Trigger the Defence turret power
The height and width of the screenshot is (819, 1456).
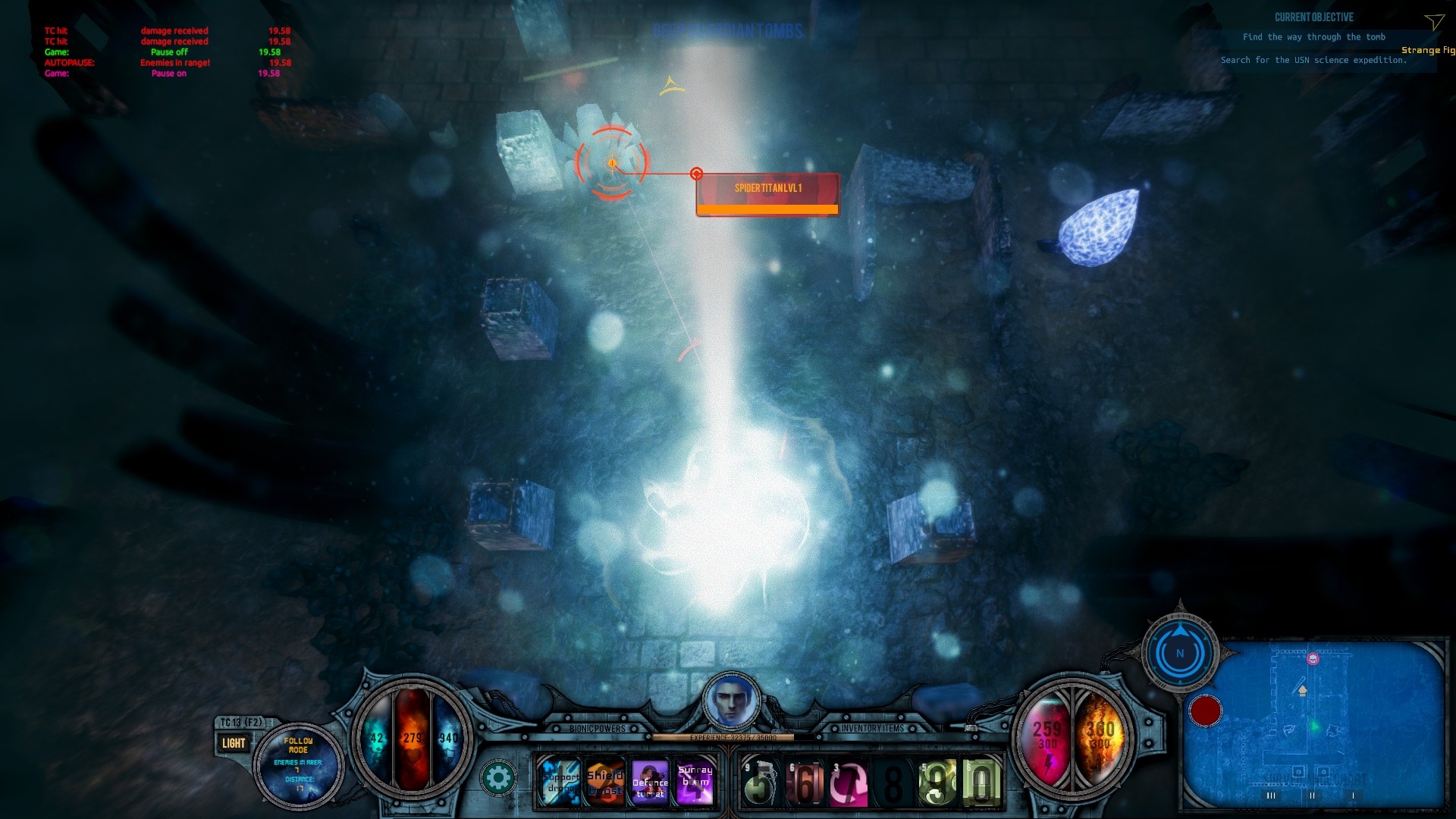coord(651,781)
